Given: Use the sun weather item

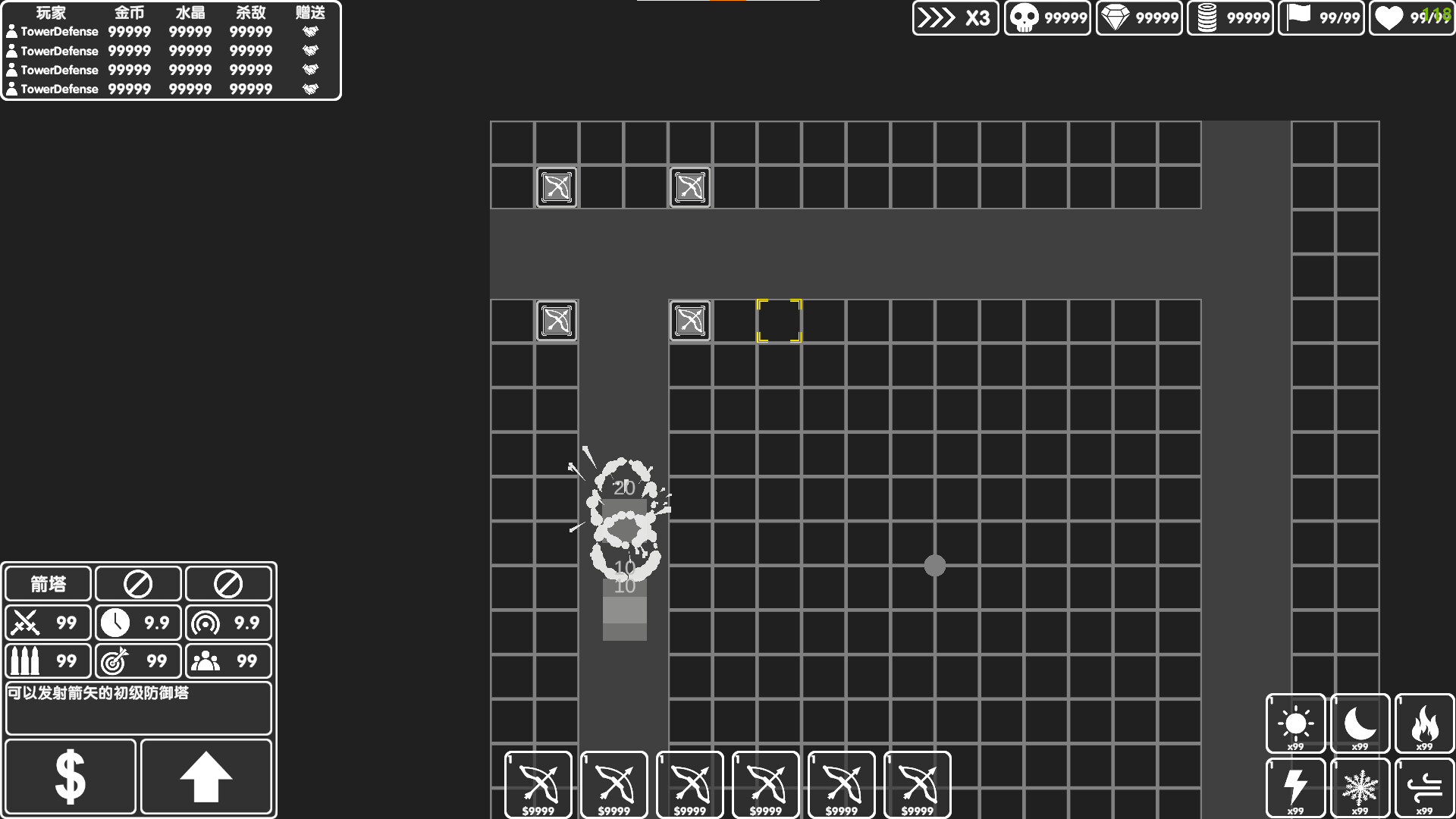Looking at the screenshot, I should click(x=1295, y=723).
